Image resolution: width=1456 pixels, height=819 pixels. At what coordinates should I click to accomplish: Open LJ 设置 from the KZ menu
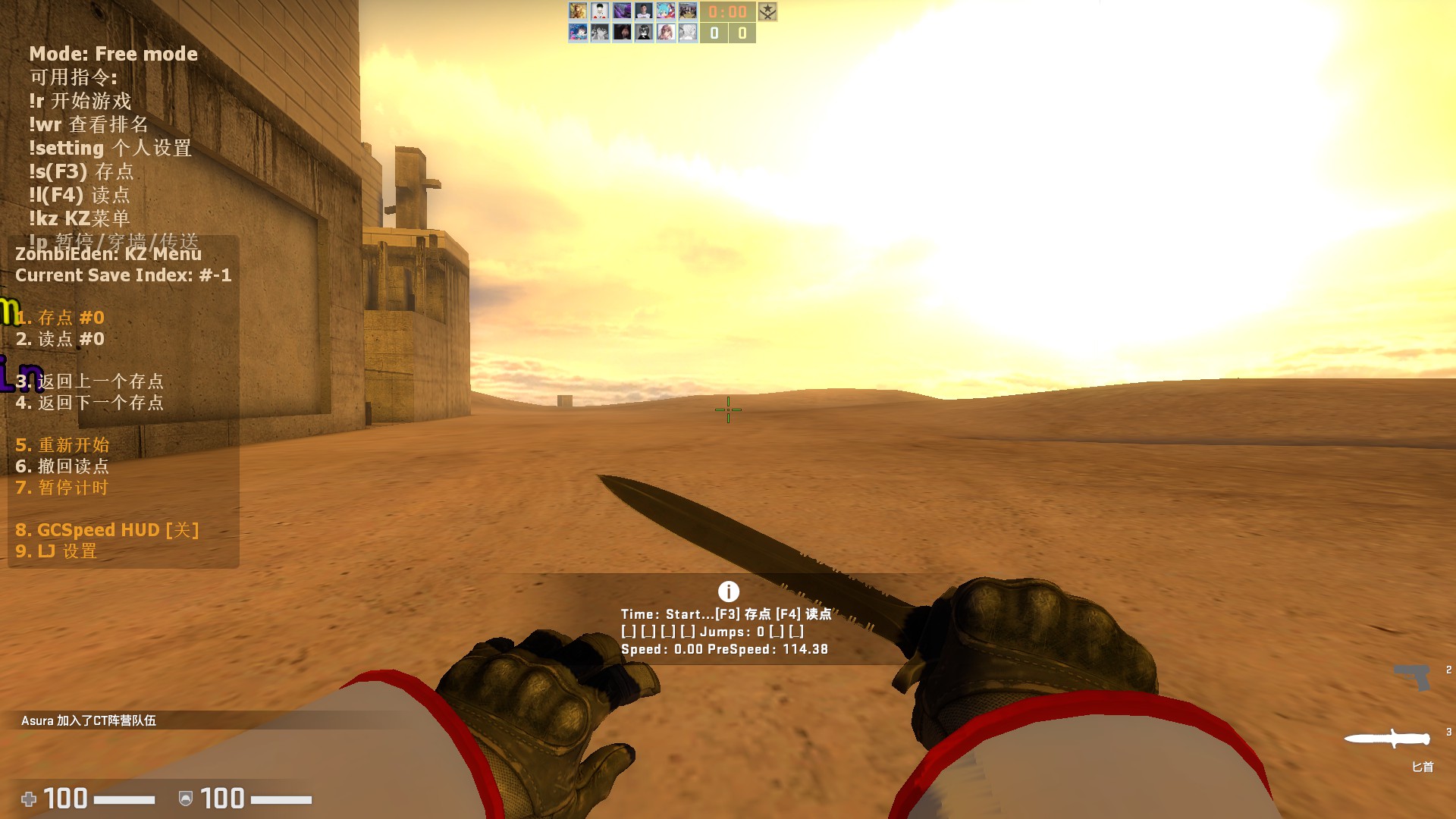click(x=57, y=552)
